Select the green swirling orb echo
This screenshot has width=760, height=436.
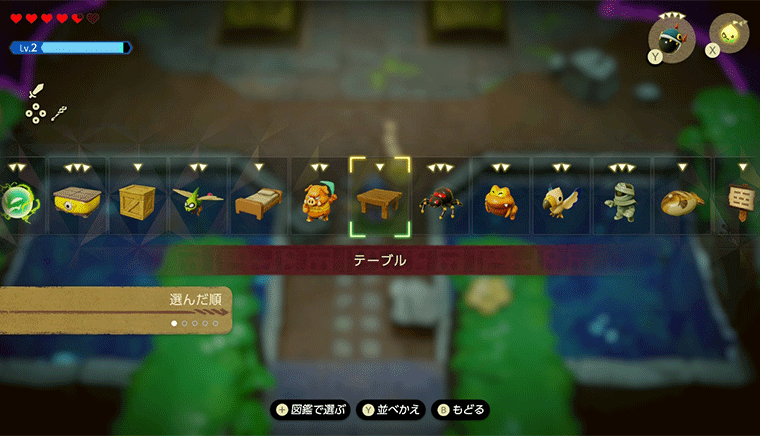(19, 200)
